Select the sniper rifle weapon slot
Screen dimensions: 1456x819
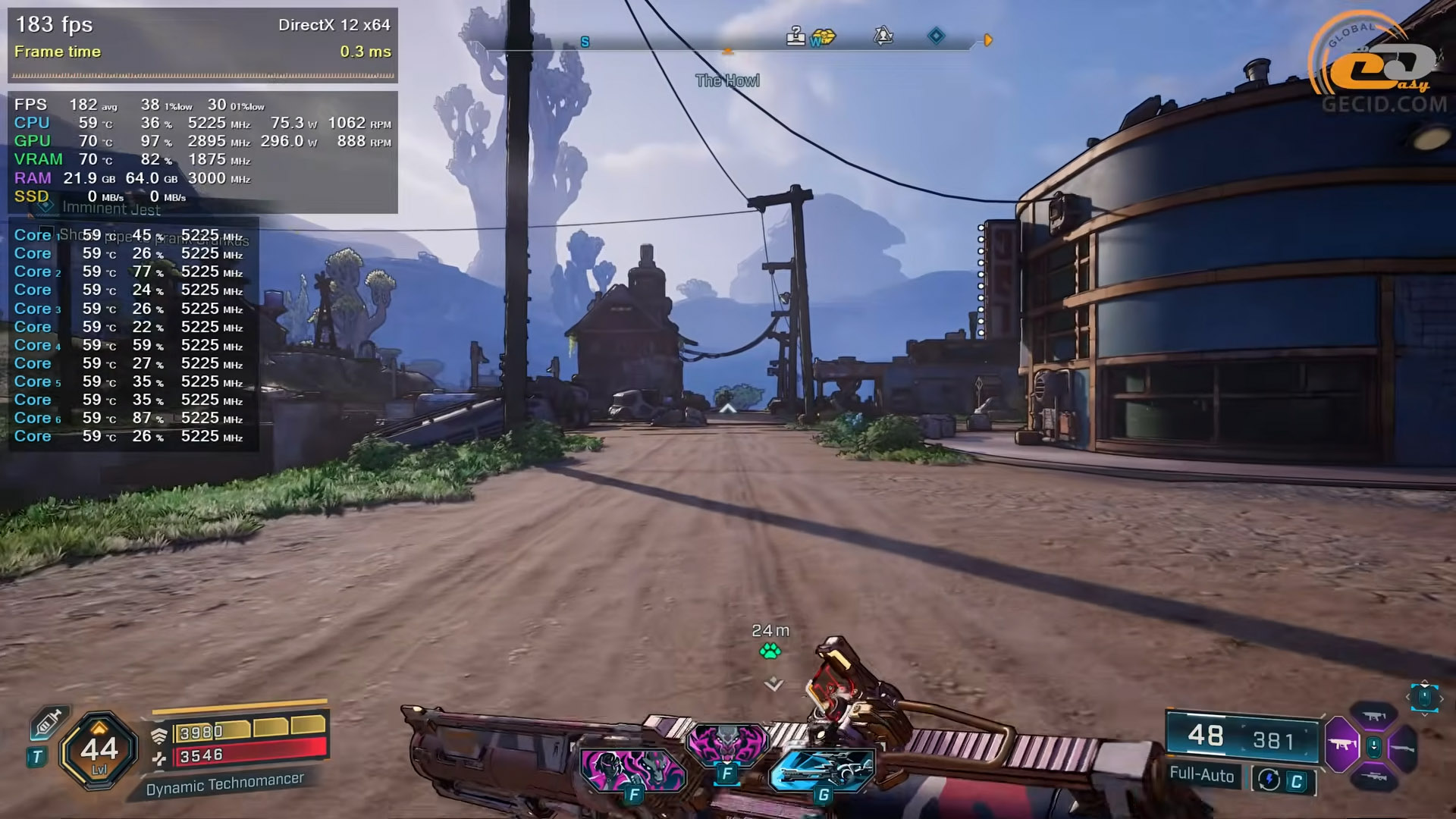click(x=1374, y=777)
